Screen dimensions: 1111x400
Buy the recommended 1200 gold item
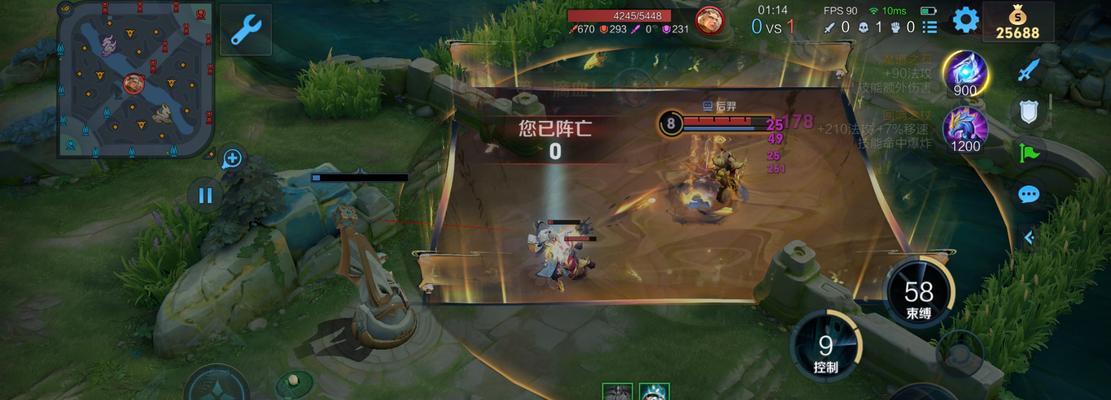point(965,129)
